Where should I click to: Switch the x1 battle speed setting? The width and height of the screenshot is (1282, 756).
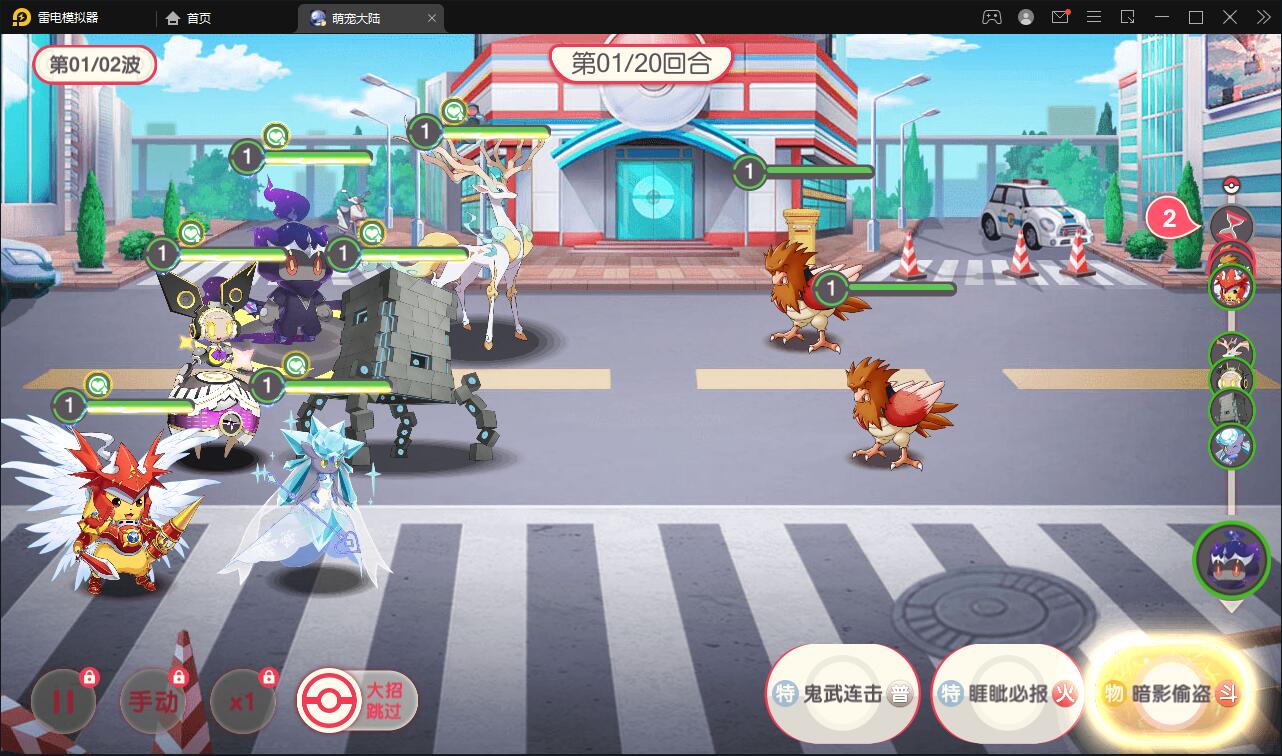[242, 701]
